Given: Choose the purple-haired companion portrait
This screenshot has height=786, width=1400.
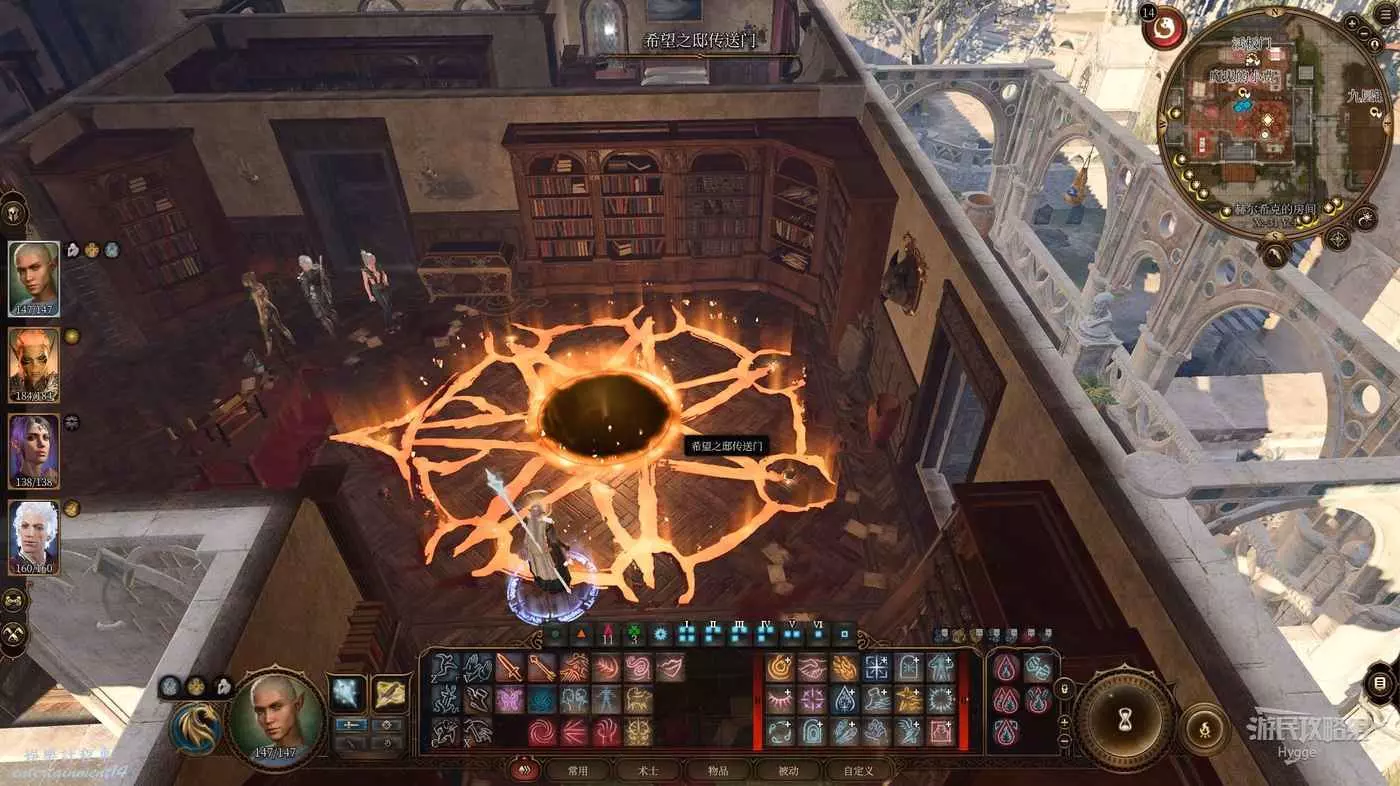Looking at the screenshot, I should click(x=34, y=452).
